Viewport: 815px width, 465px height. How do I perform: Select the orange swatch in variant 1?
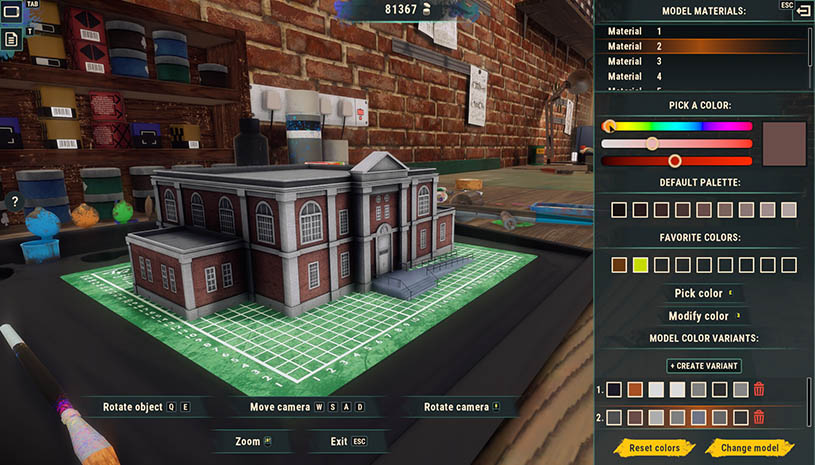tap(635, 390)
